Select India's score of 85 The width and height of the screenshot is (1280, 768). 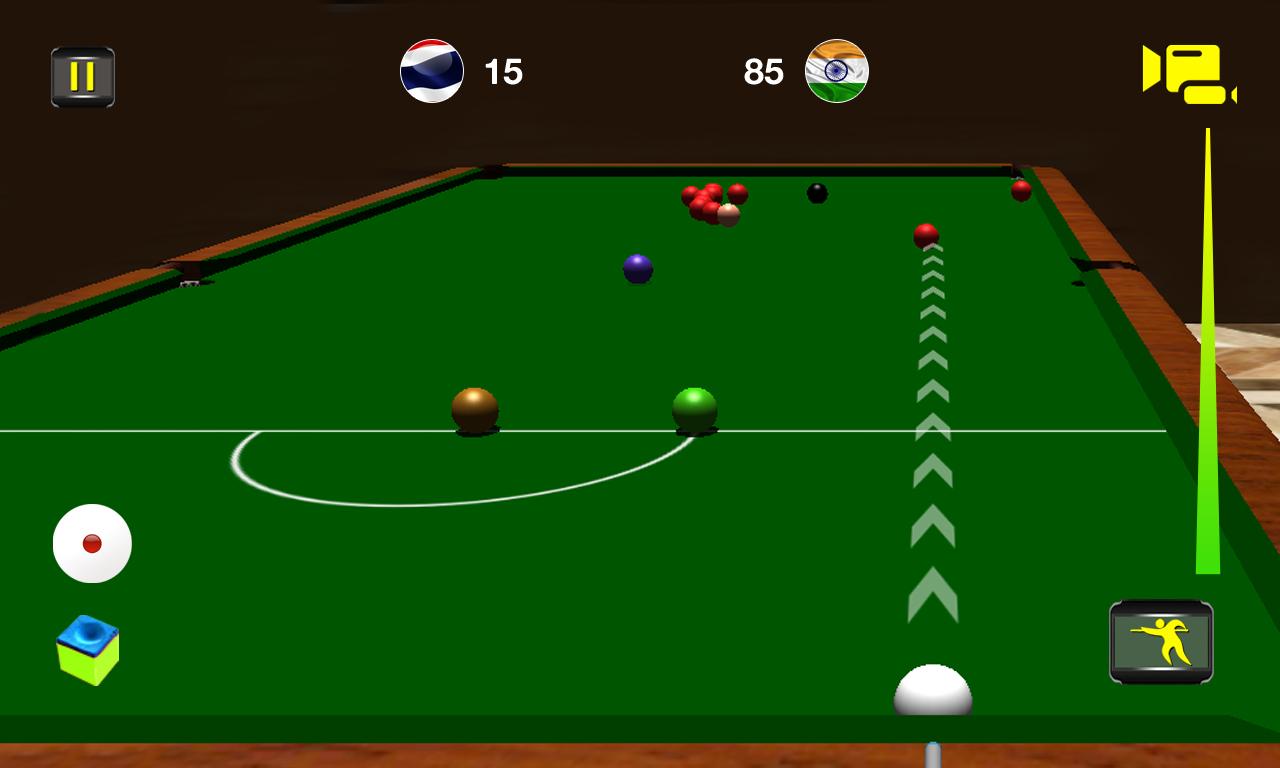pyautogui.click(x=765, y=71)
